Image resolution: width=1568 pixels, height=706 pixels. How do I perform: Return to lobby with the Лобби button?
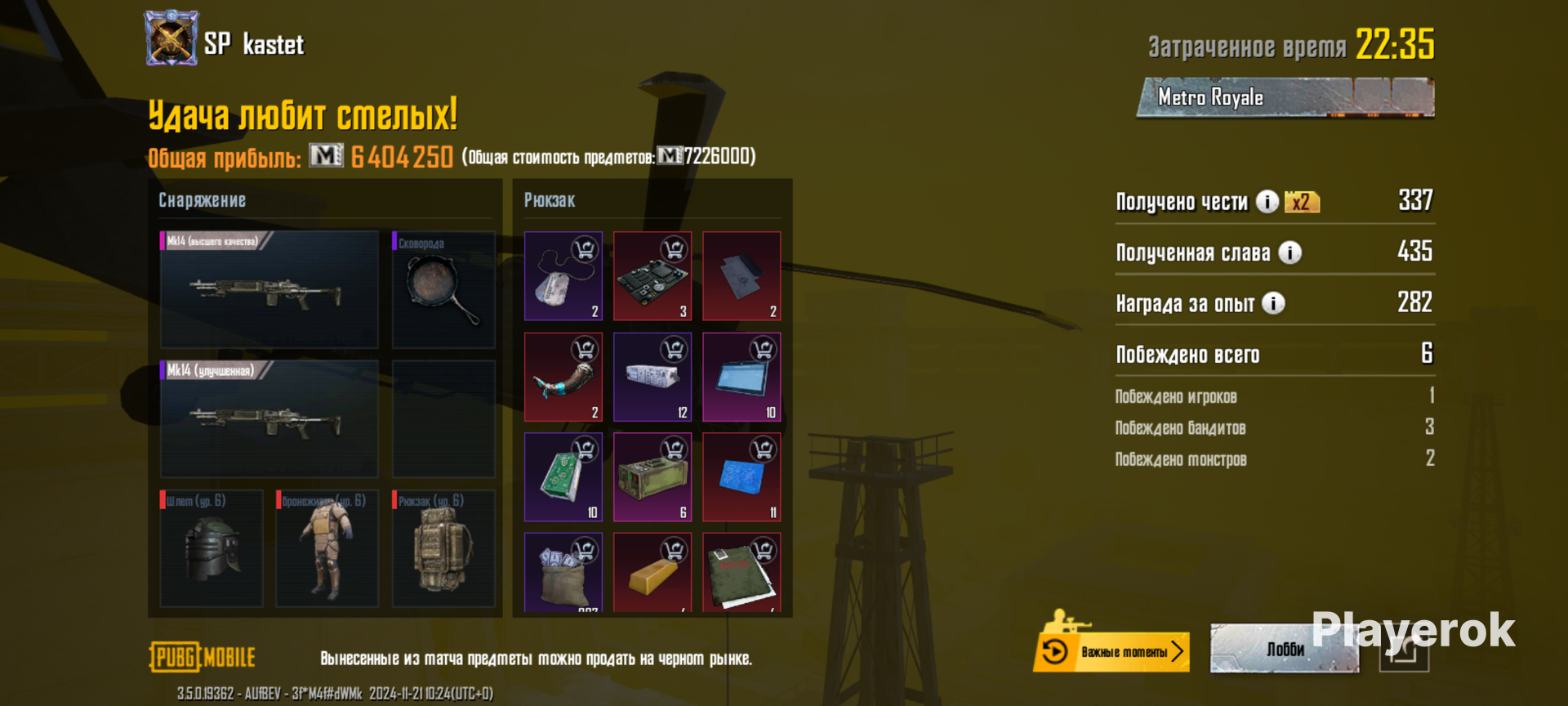tap(1284, 649)
